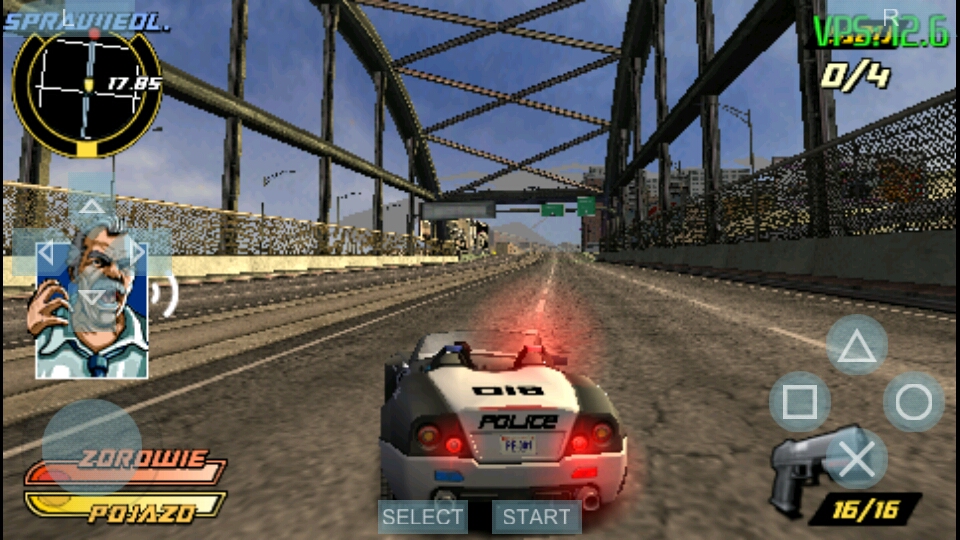Click the START button
This screenshot has width=960, height=540.
(x=536, y=517)
